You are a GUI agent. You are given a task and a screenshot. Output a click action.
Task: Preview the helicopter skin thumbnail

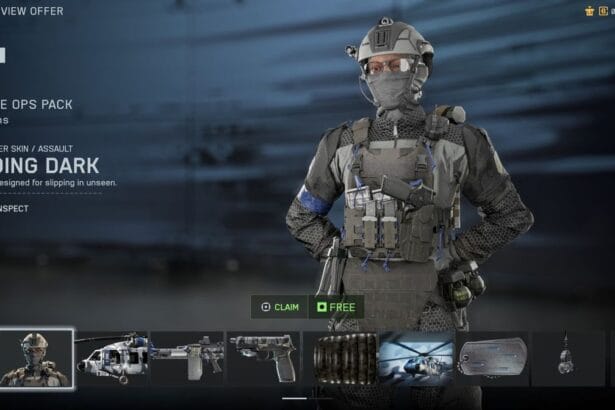tap(111, 358)
